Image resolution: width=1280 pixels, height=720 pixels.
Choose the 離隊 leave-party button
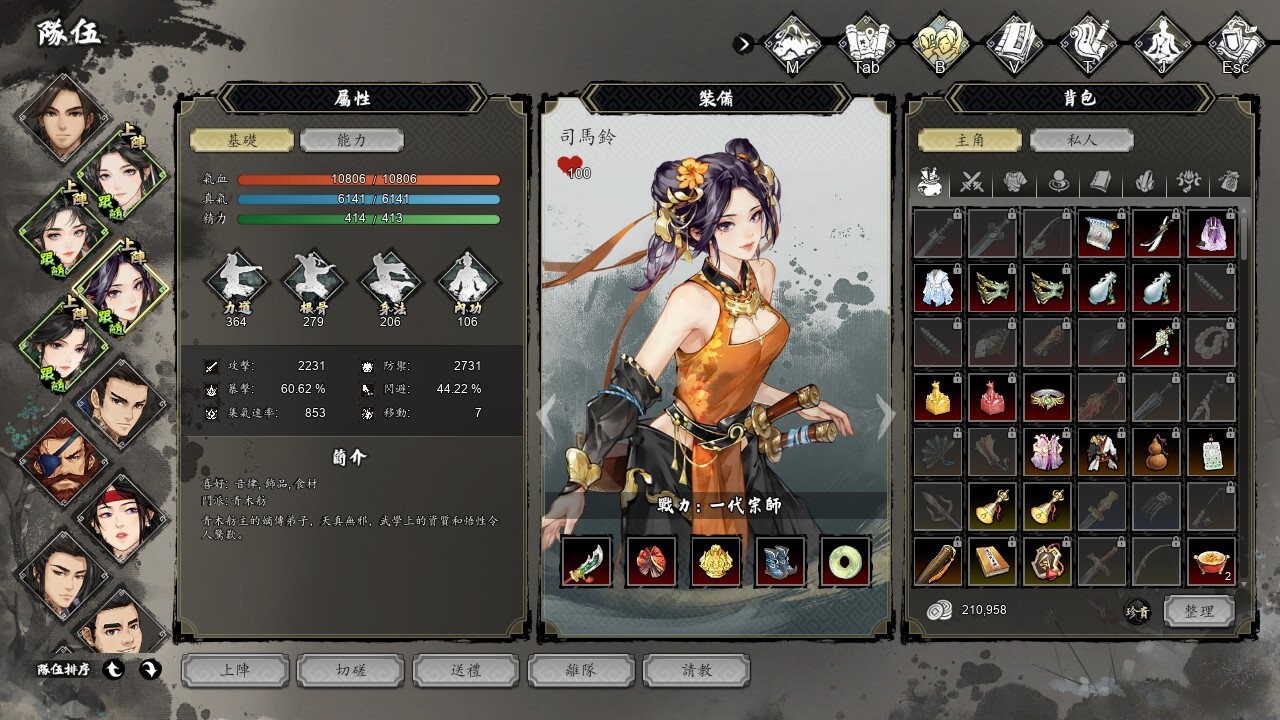click(x=581, y=670)
